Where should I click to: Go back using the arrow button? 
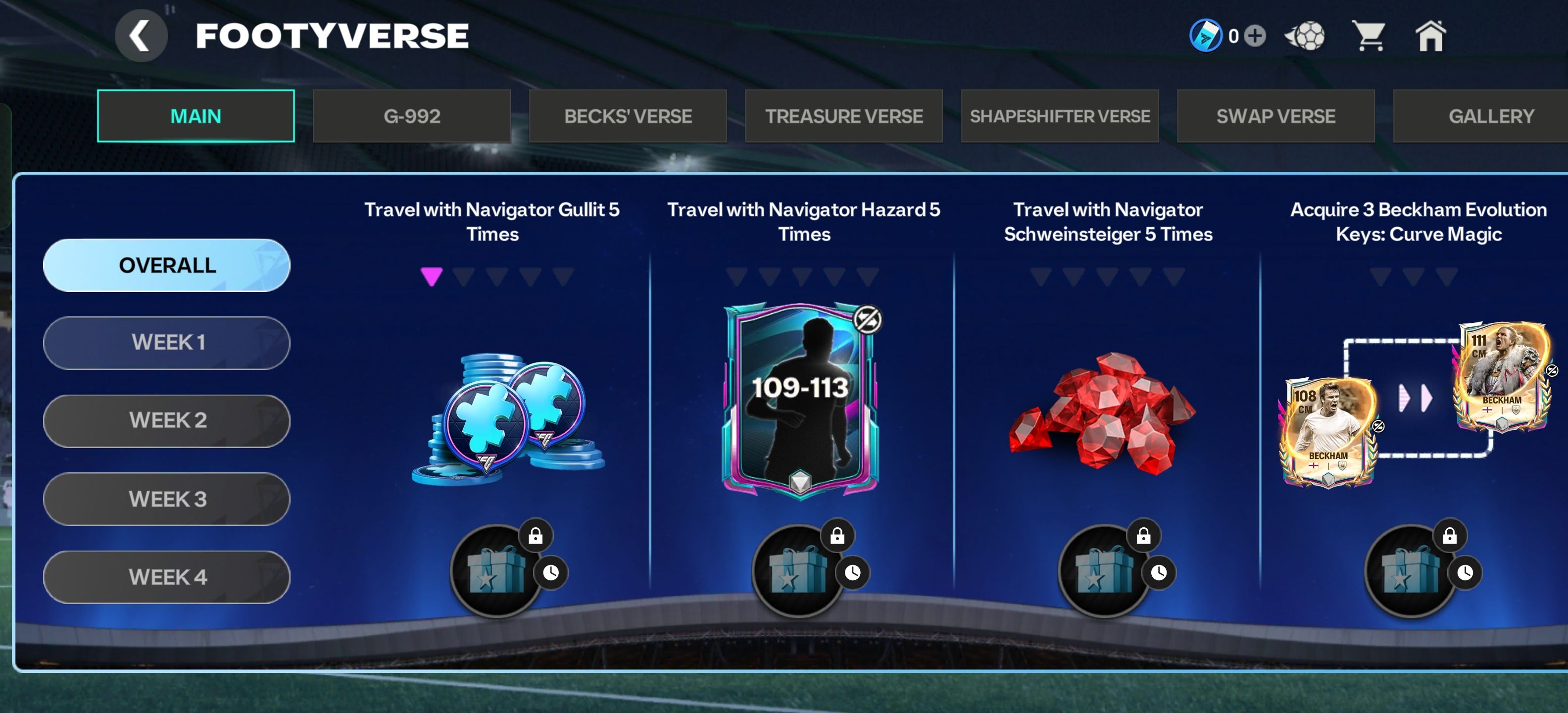141,37
